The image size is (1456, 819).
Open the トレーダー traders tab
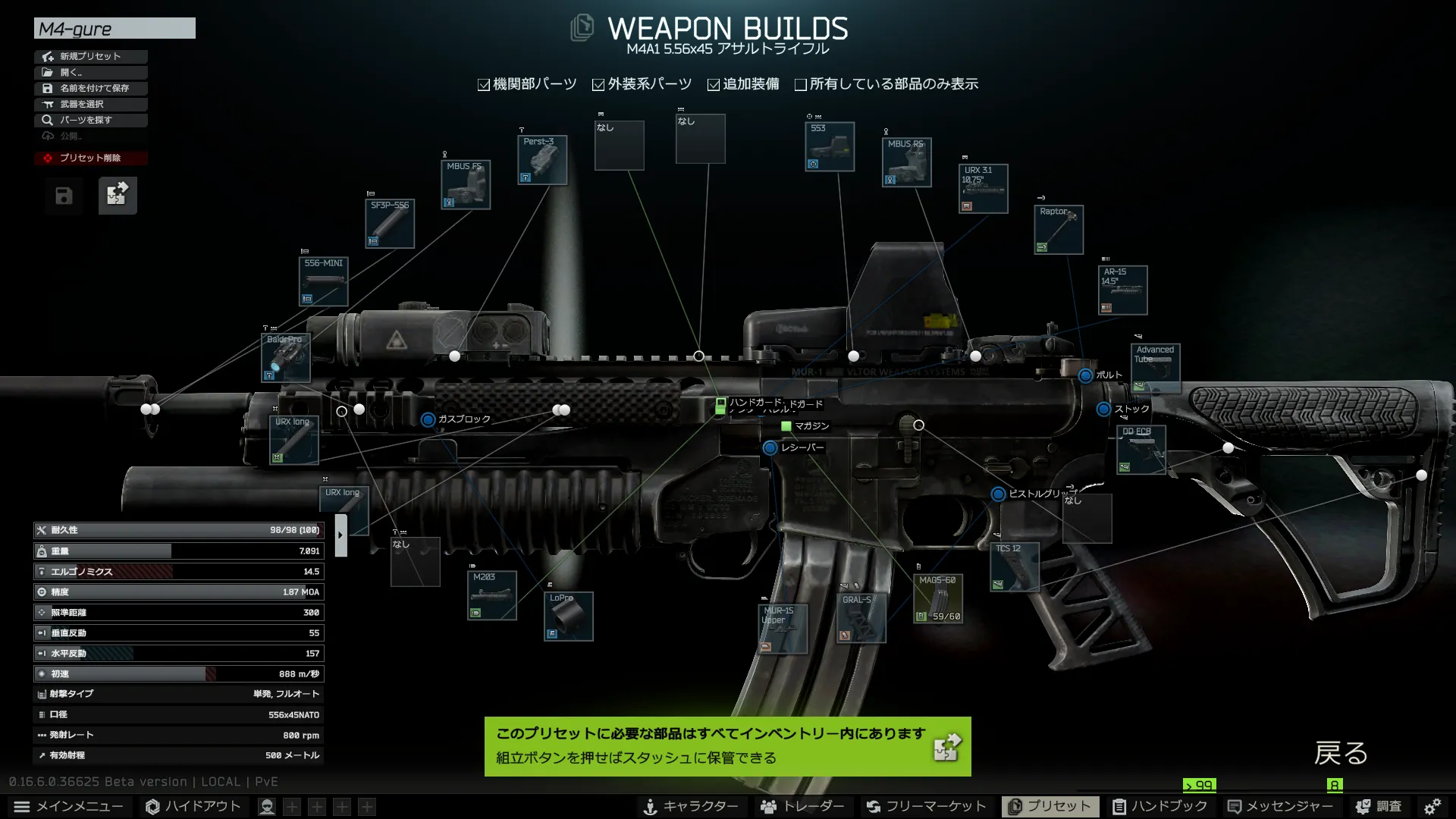(803, 806)
